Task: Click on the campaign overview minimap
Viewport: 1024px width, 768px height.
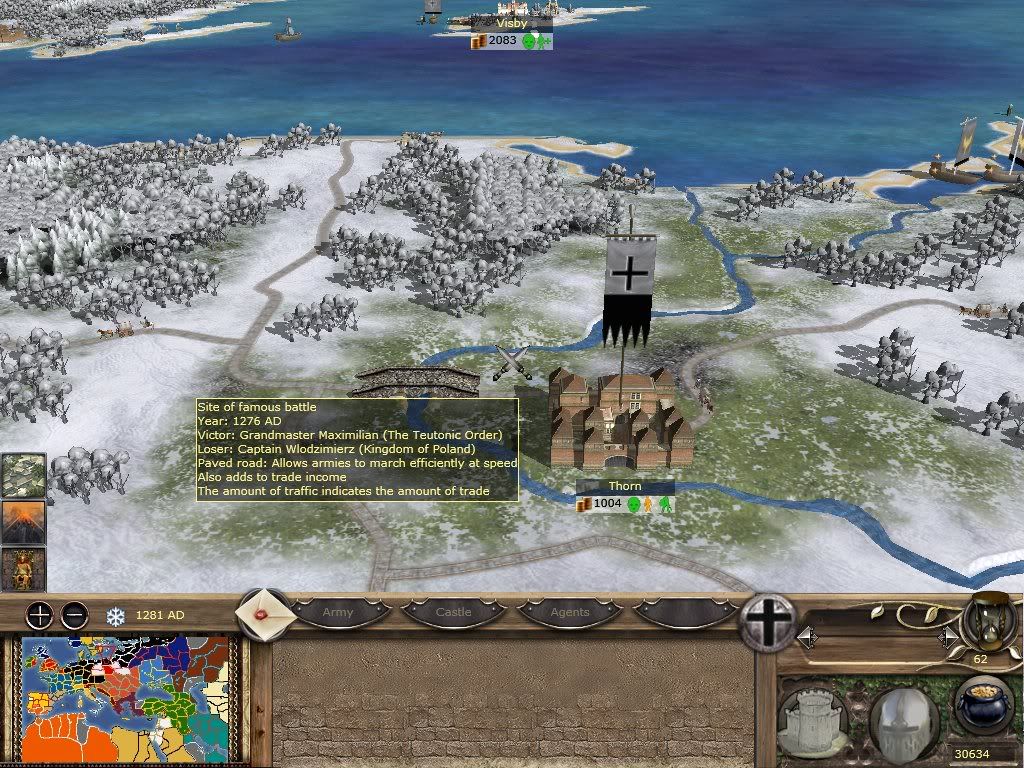Action: click(x=126, y=701)
